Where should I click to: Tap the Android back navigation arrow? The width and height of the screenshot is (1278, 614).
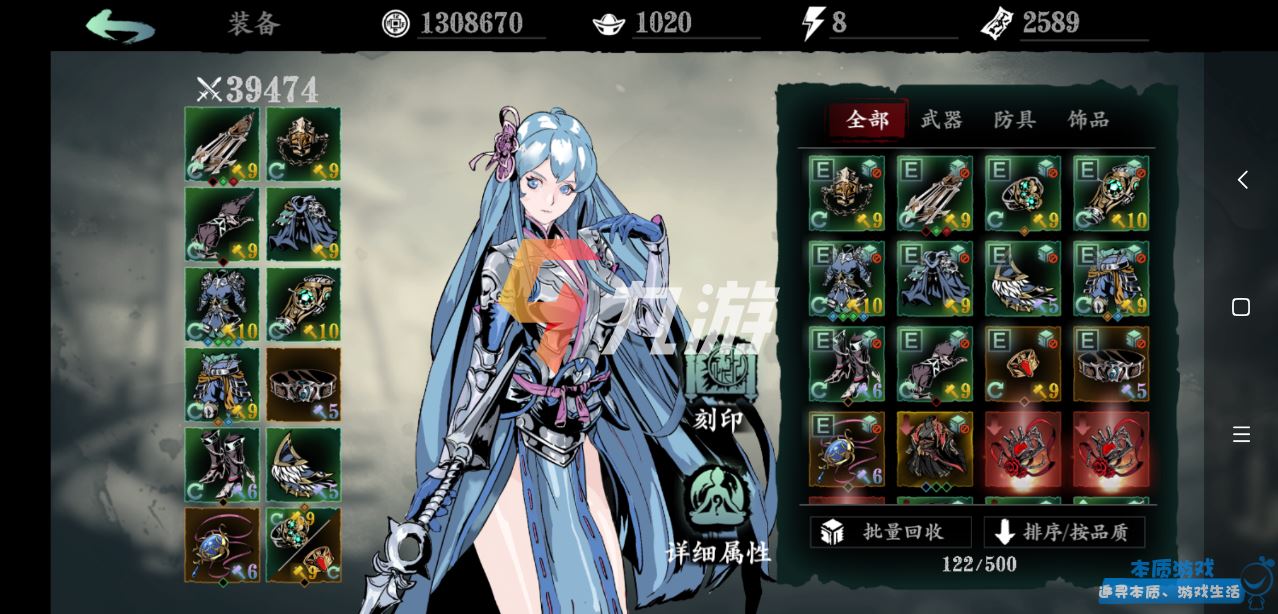click(1242, 180)
